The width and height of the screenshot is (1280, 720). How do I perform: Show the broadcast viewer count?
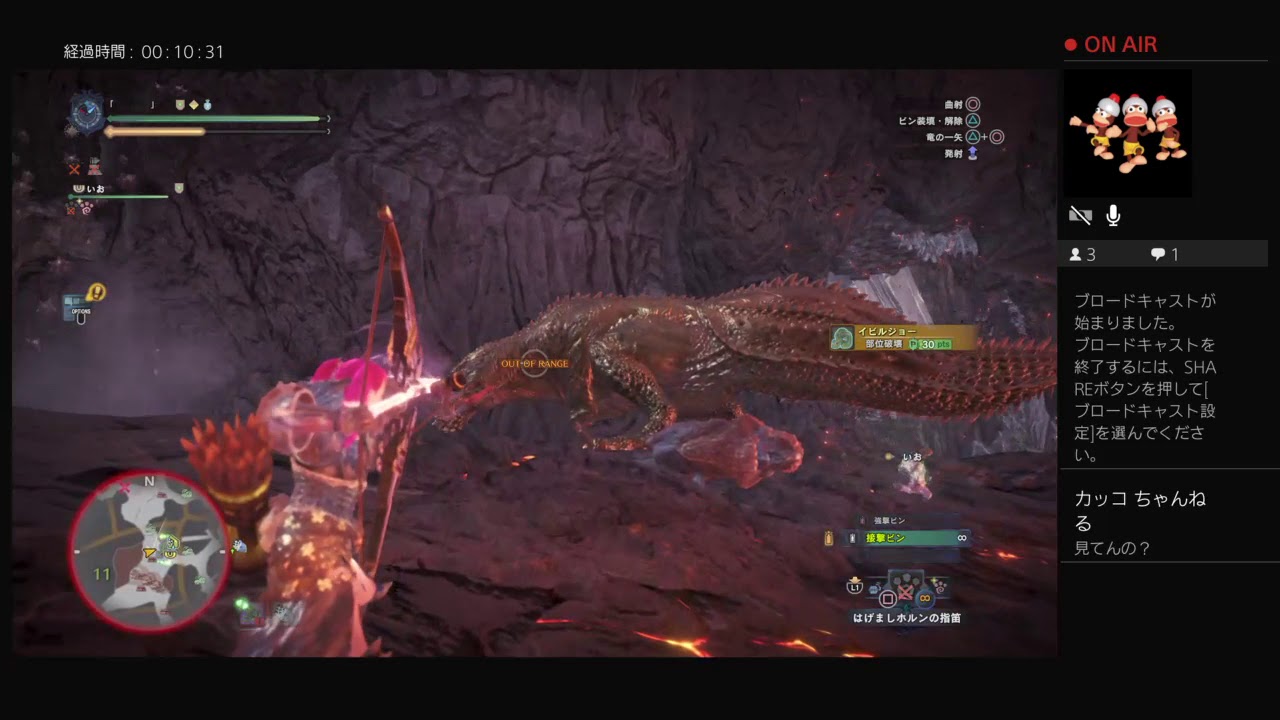[x=1082, y=255]
